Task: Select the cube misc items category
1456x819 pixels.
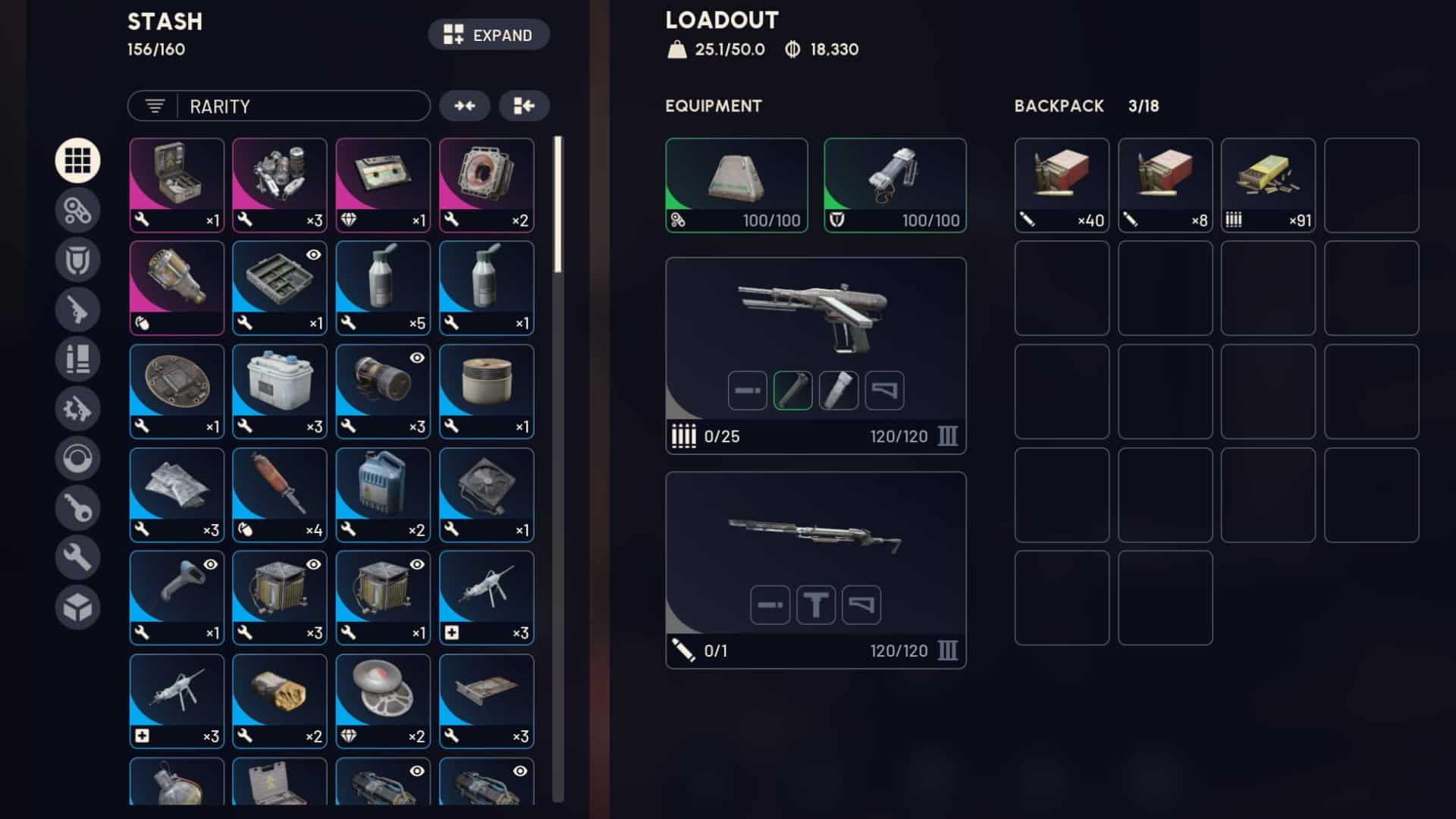Action: (78, 605)
